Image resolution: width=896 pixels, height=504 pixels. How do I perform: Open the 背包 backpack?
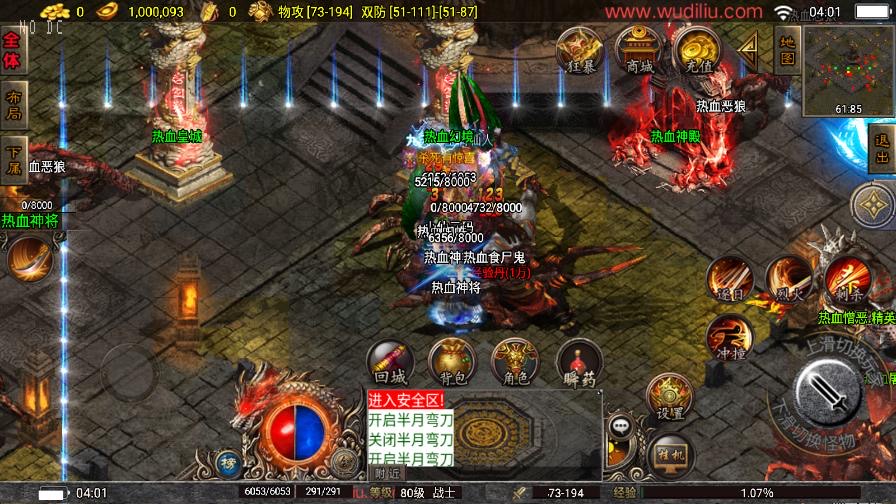(453, 362)
